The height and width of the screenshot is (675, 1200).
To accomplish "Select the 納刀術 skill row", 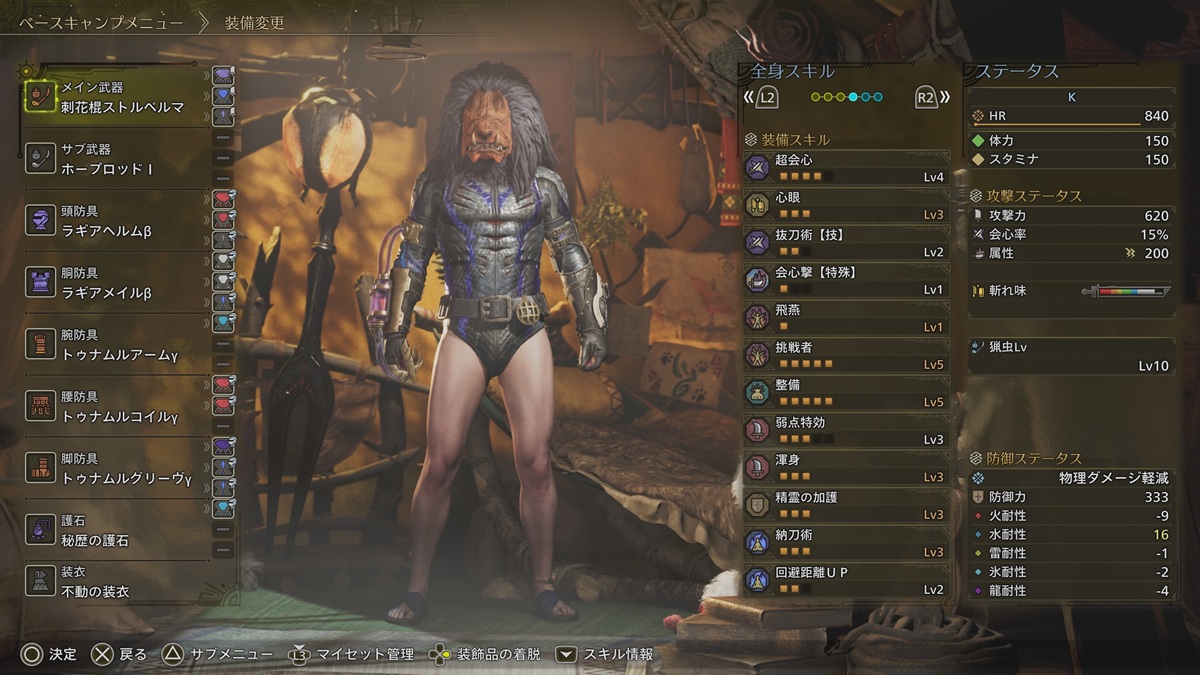I will click(x=845, y=542).
